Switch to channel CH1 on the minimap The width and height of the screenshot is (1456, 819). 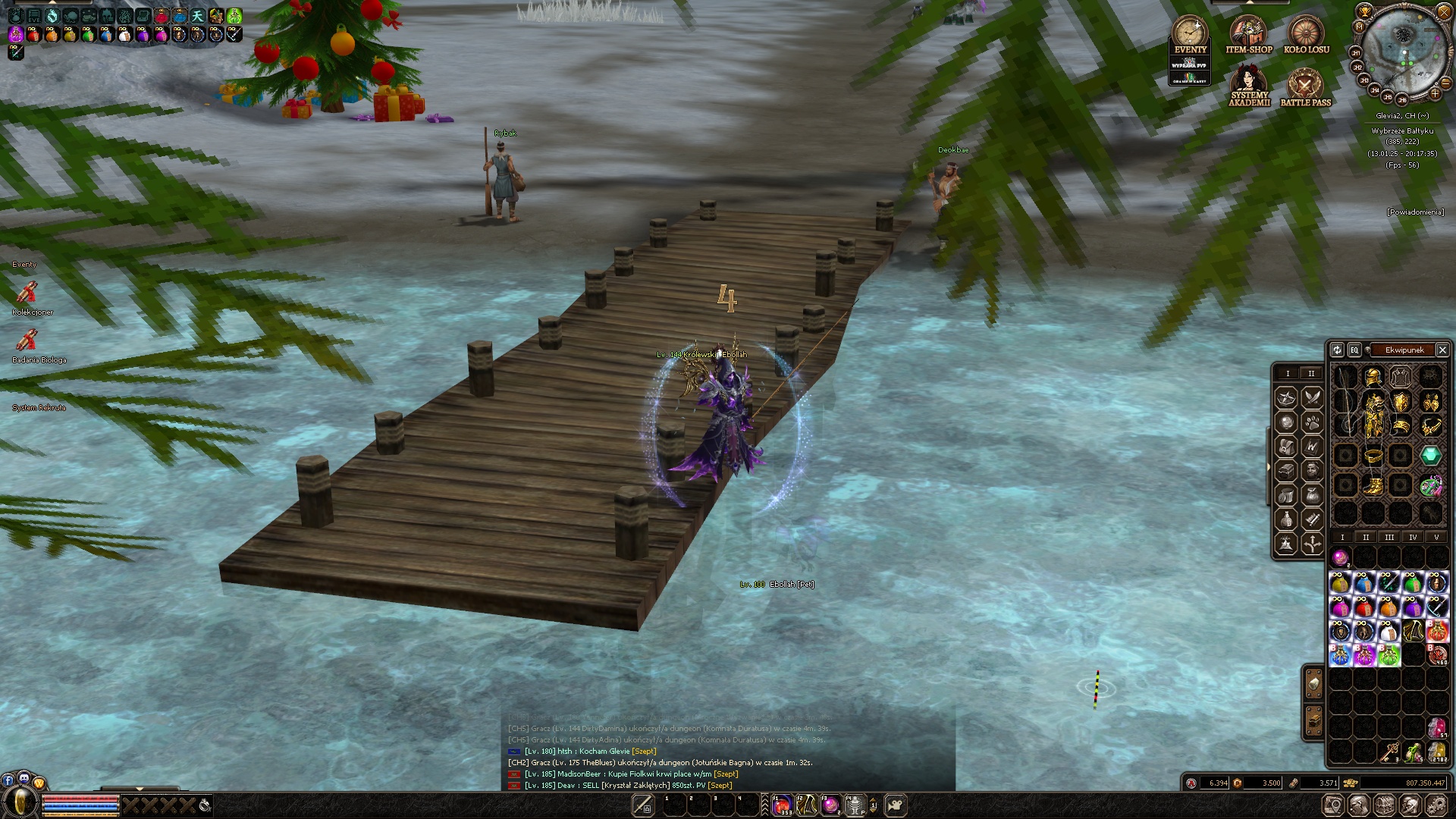point(1356,52)
